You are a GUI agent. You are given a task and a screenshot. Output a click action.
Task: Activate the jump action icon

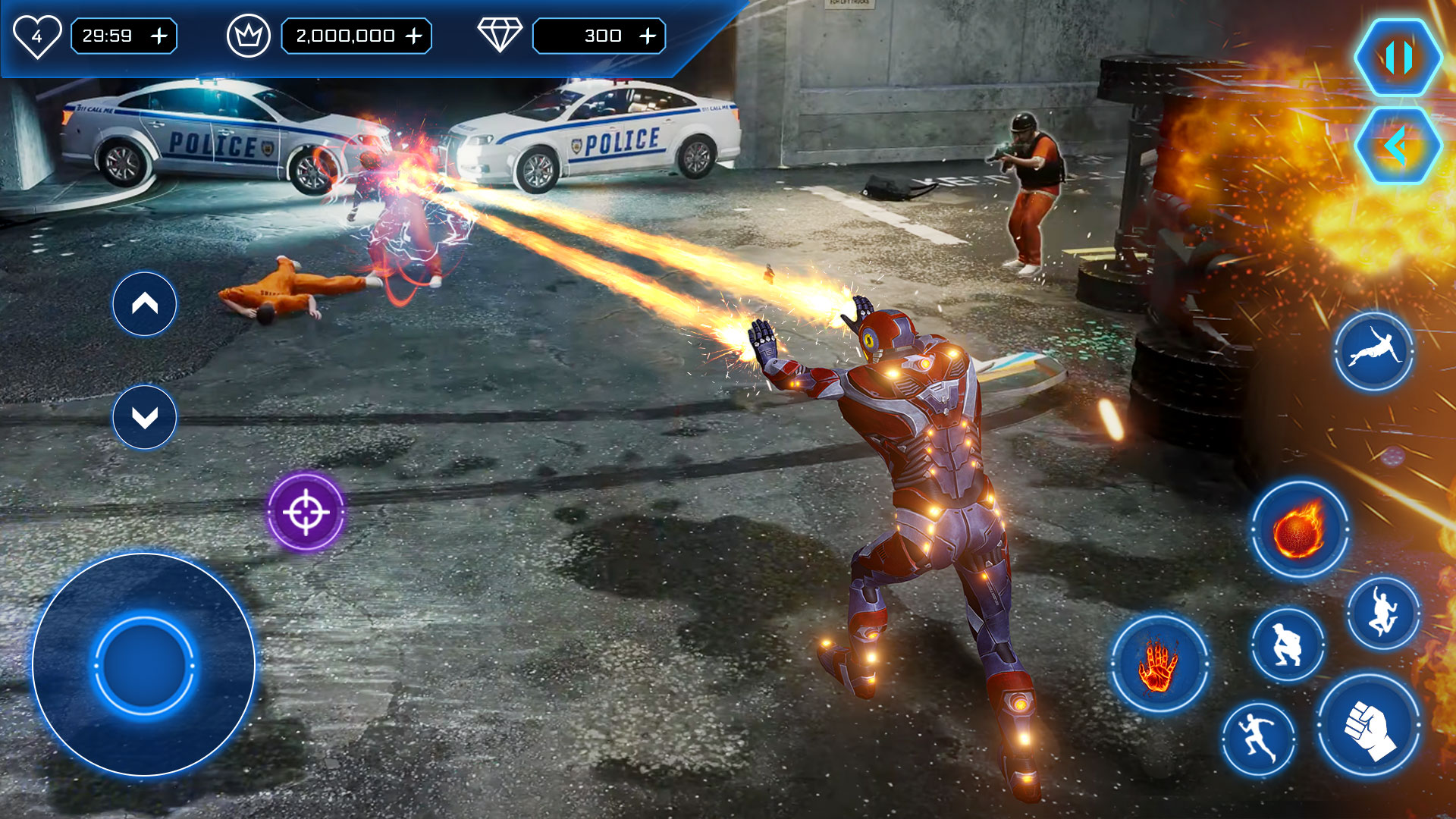[x=1383, y=613]
